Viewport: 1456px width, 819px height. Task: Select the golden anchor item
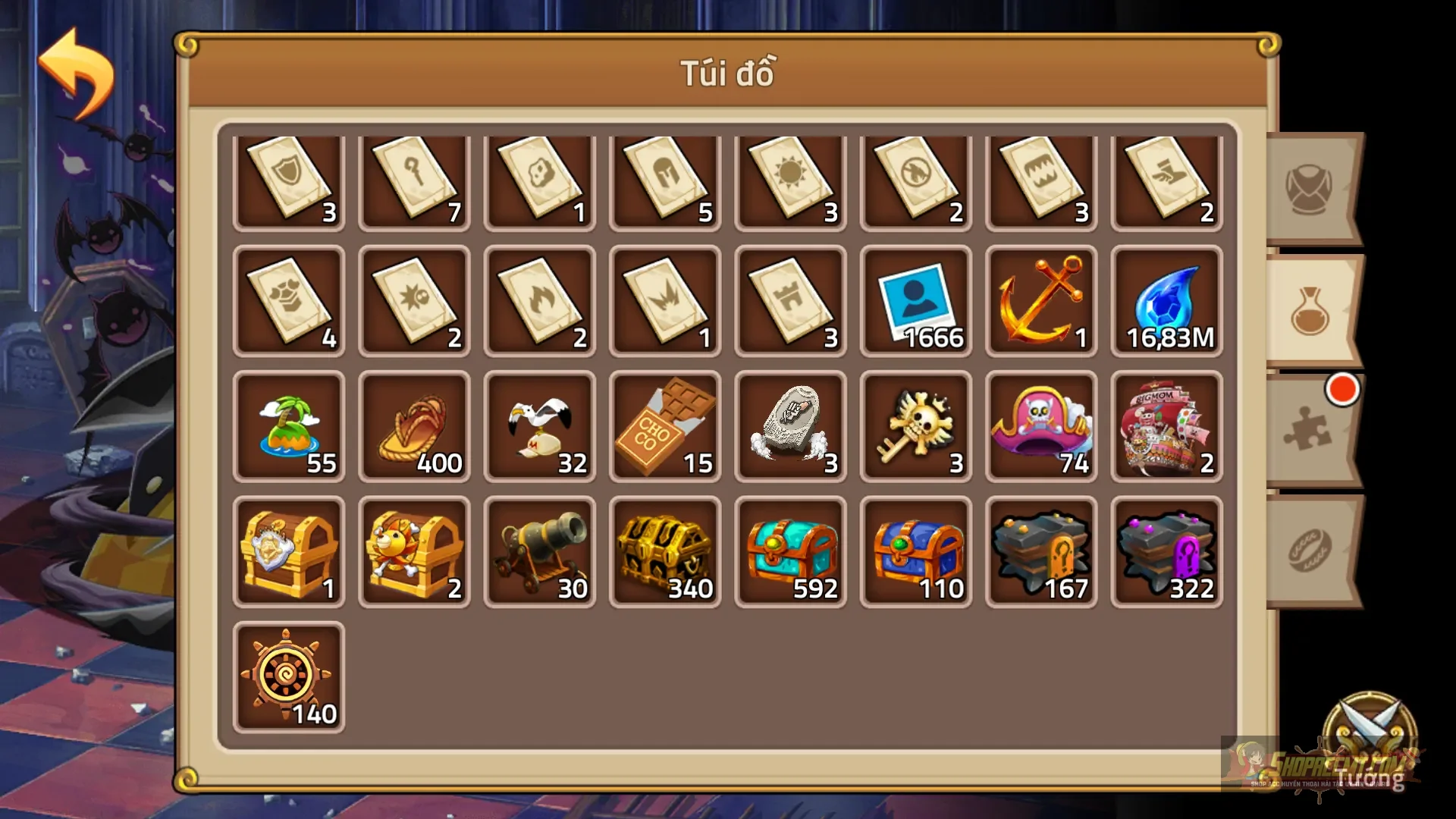point(1041,302)
